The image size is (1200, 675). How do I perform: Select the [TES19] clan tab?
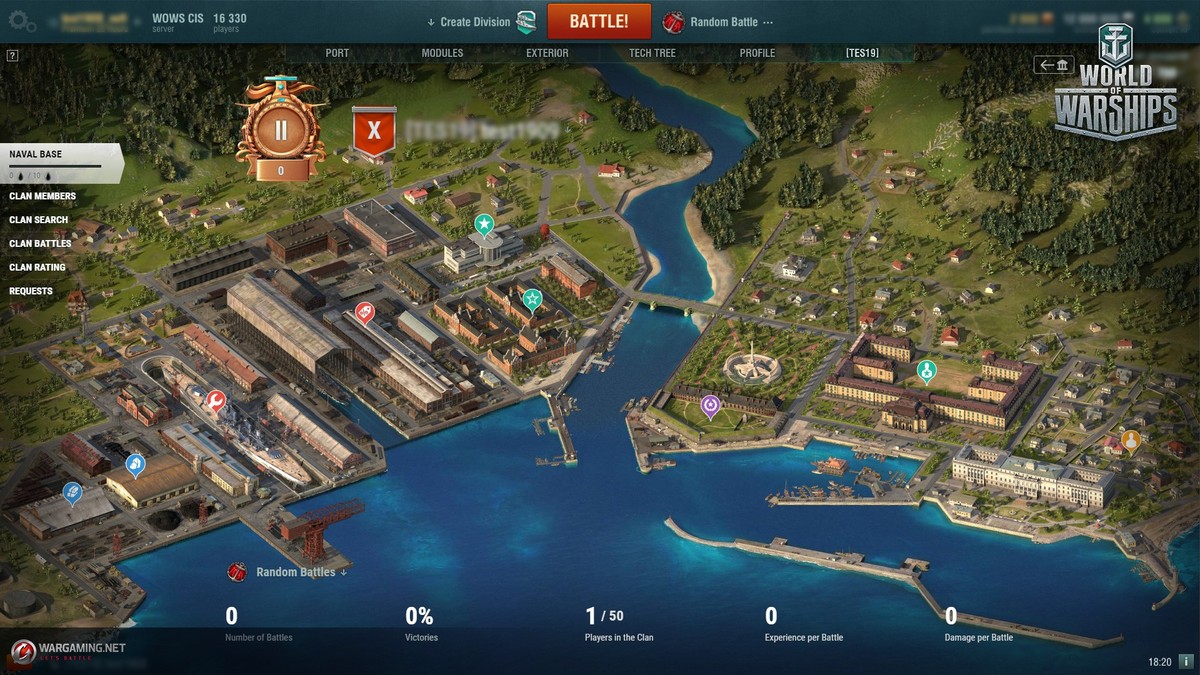[862, 53]
